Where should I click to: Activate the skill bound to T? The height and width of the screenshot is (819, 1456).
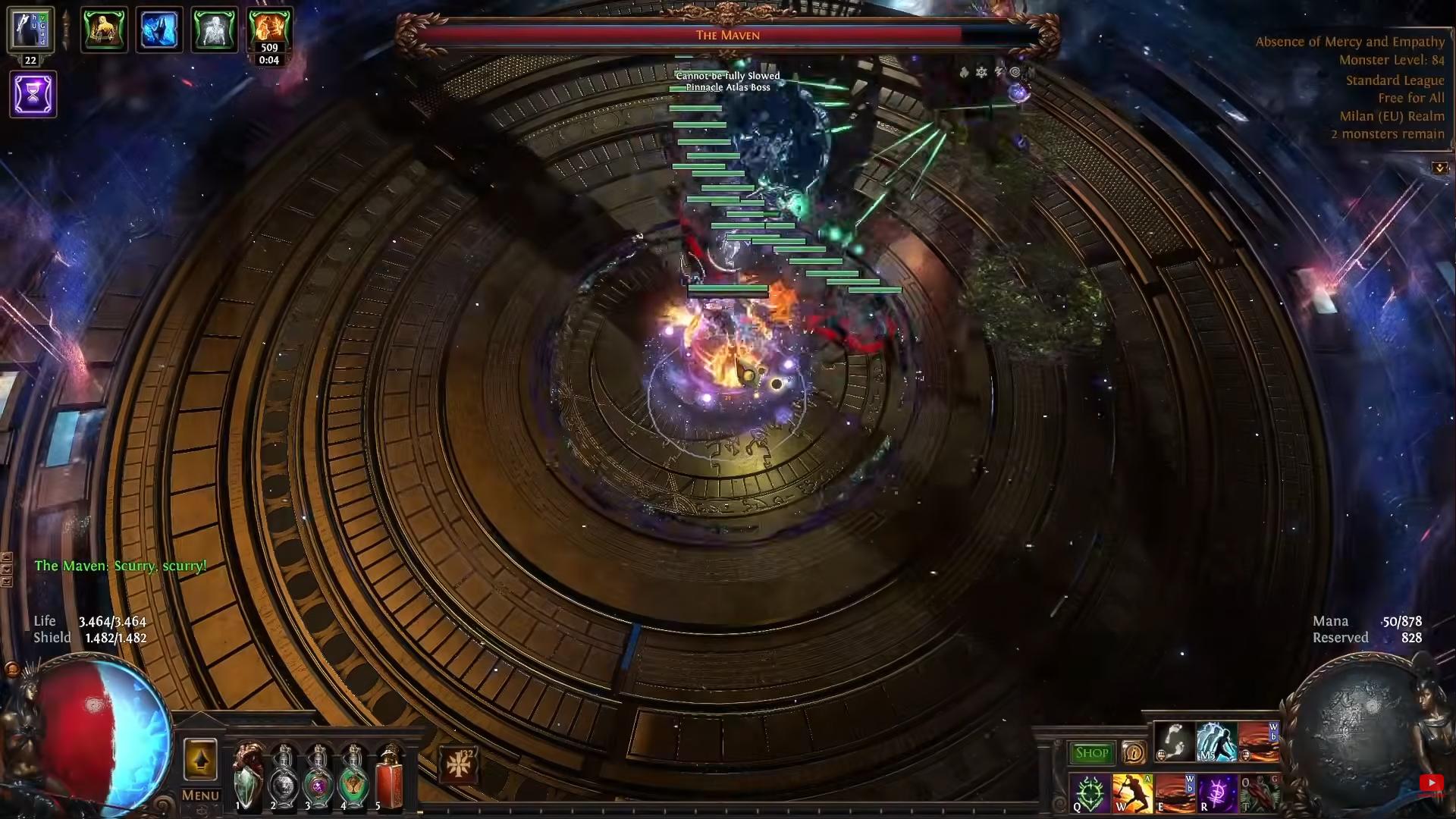1259,794
